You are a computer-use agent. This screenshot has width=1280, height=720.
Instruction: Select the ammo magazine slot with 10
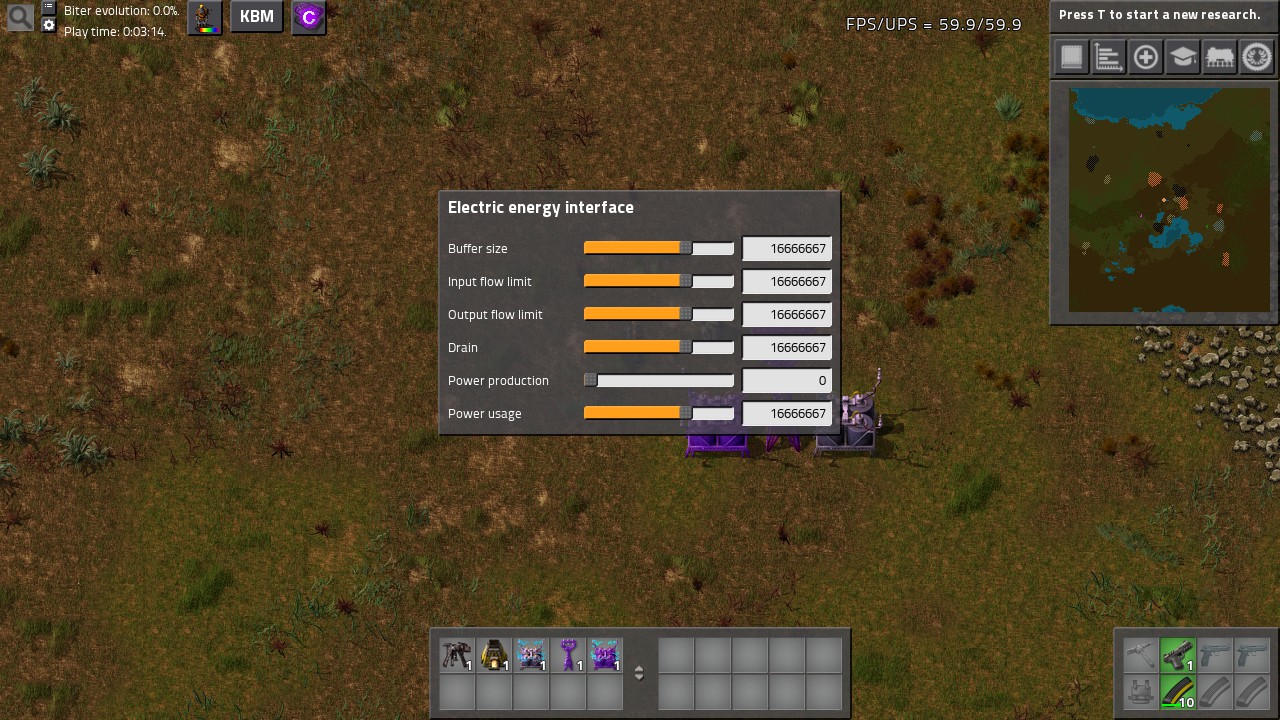[x=1178, y=692]
